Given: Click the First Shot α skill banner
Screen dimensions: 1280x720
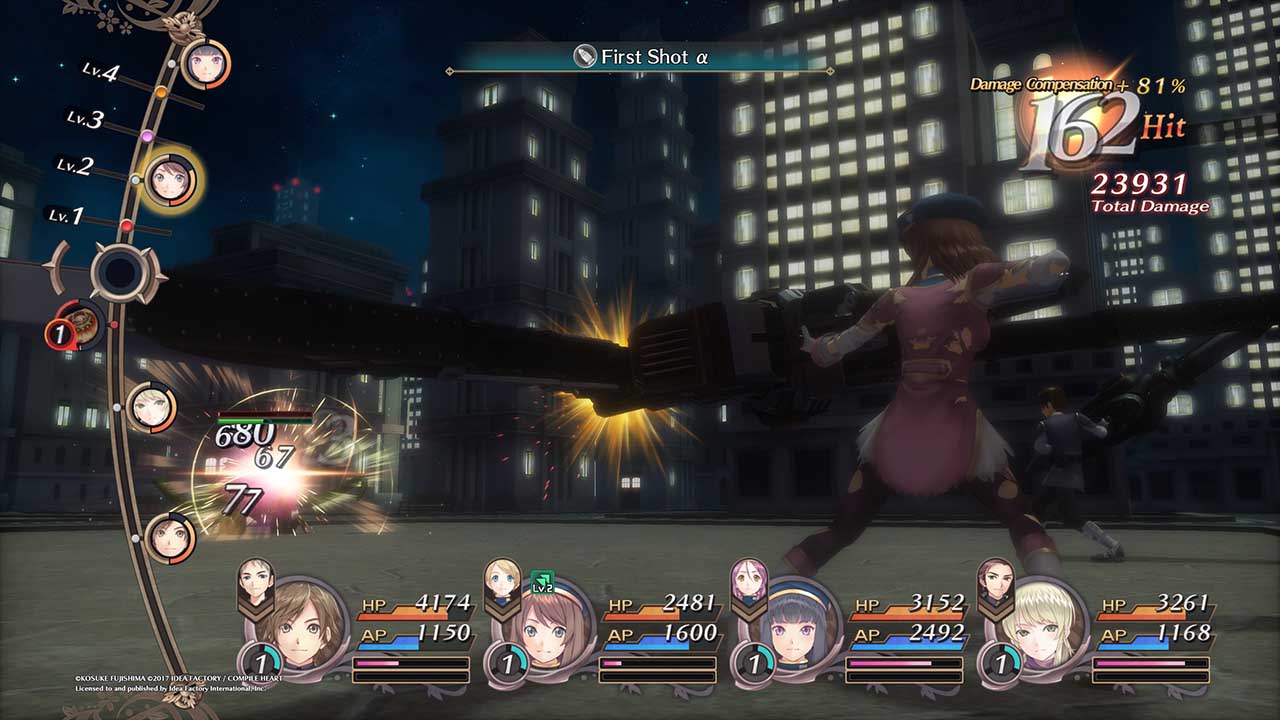Looking at the screenshot, I should coord(640,58).
